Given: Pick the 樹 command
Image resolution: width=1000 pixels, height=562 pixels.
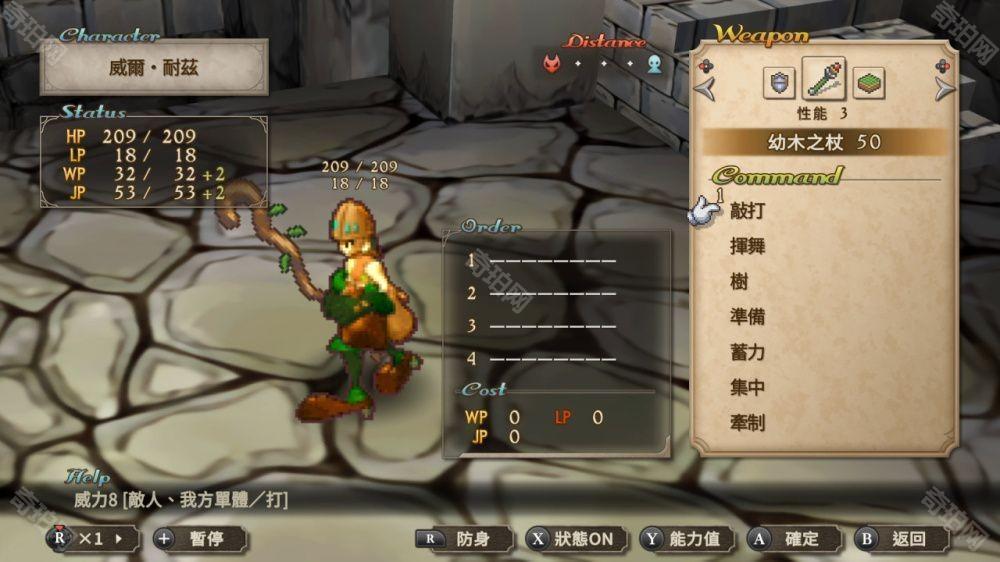Looking at the screenshot, I should click(x=739, y=282).
